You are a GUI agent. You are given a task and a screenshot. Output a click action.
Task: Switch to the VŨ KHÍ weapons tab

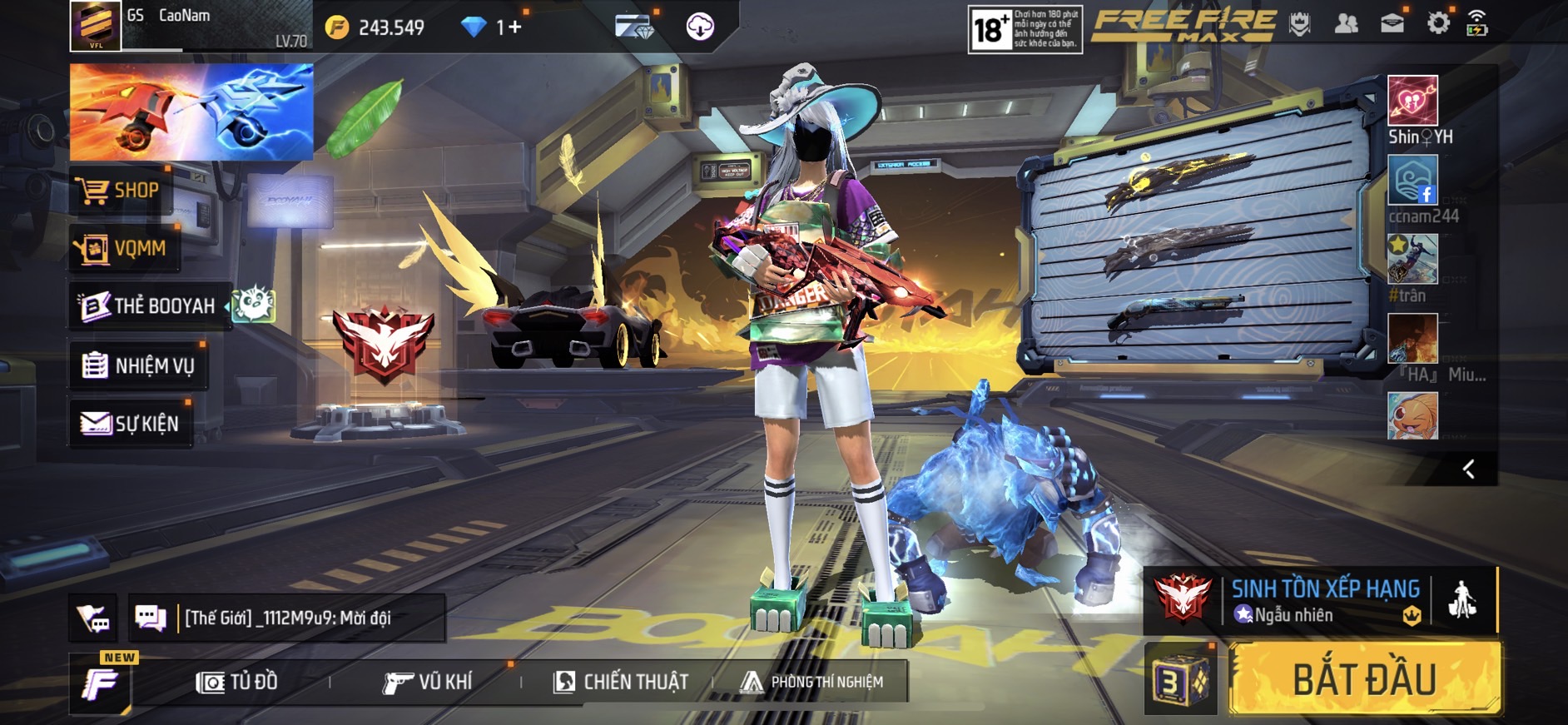tap(428, 683)
